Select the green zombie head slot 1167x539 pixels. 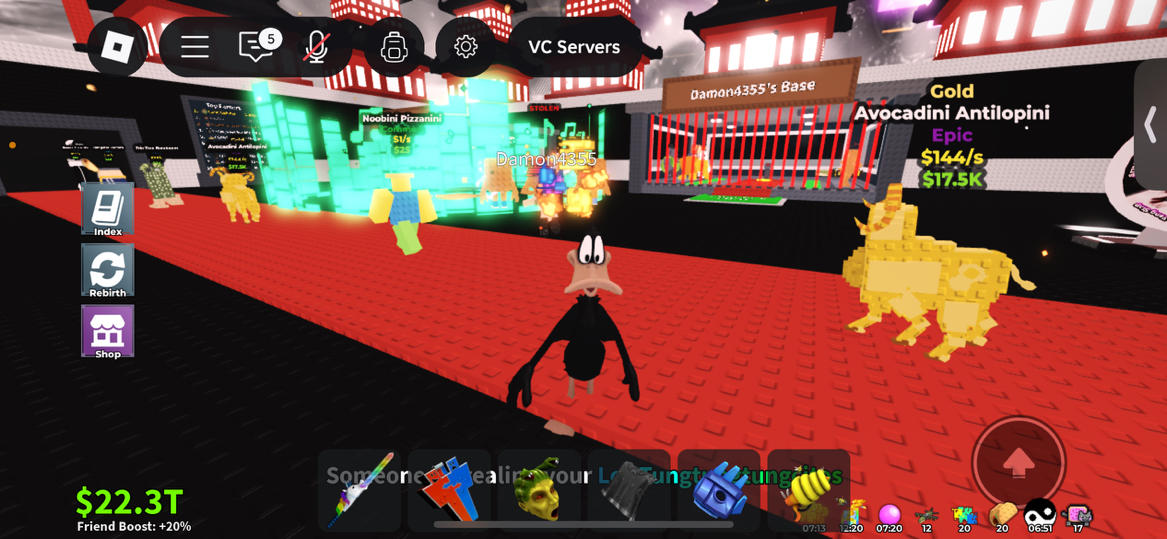click(x=539, y=489)
